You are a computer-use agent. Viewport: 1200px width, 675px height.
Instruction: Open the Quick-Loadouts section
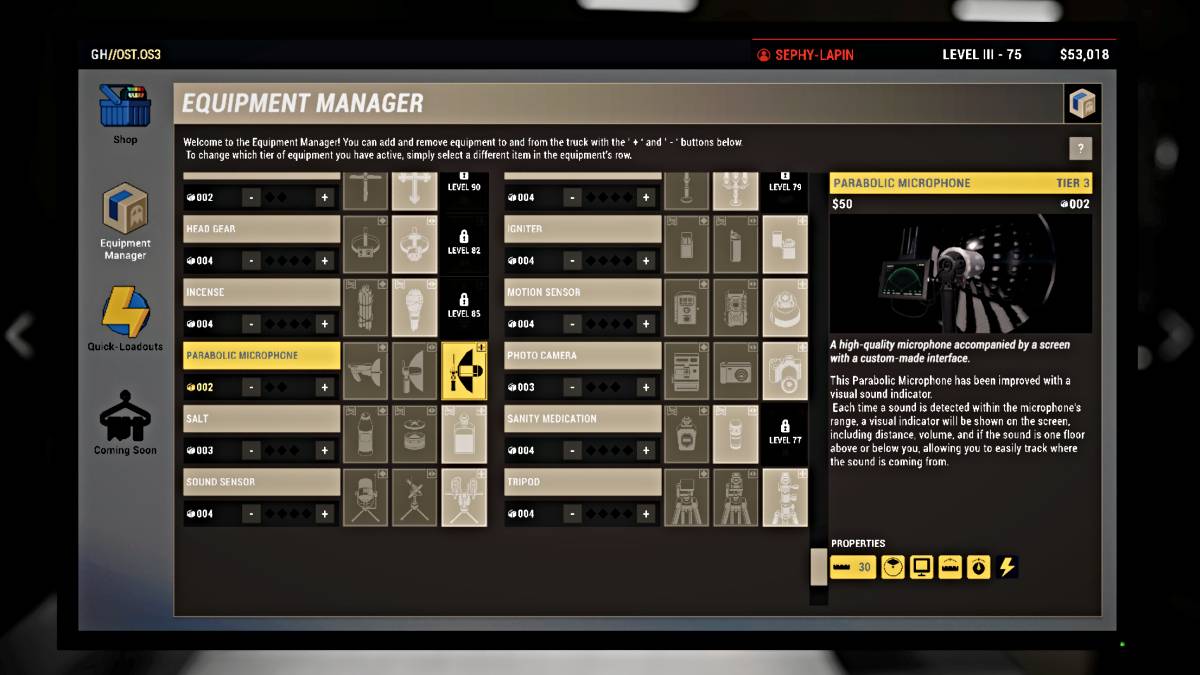(x=124, y=316)
